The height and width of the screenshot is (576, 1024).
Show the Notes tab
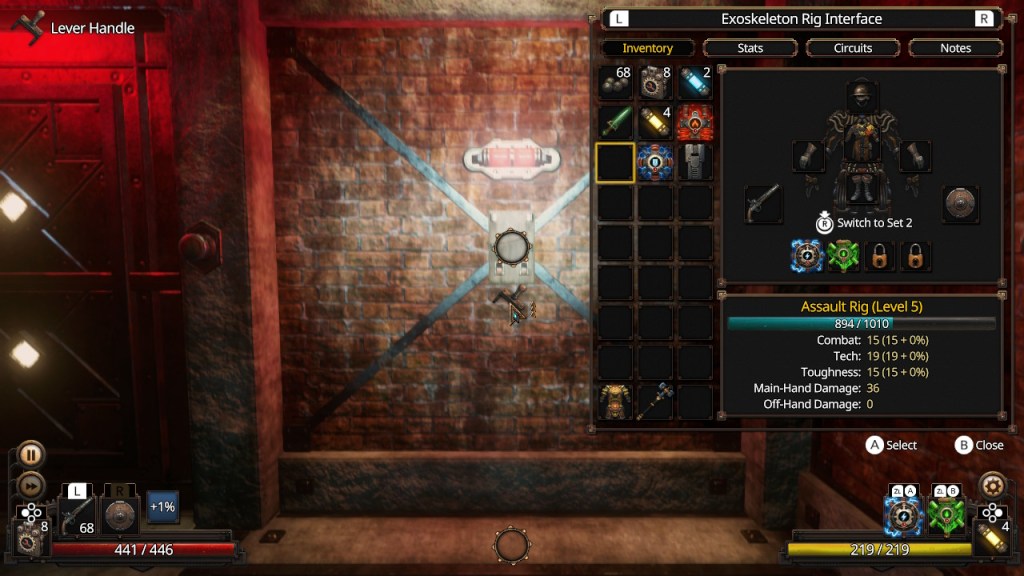pyautogui.click(x=955, y=48)
